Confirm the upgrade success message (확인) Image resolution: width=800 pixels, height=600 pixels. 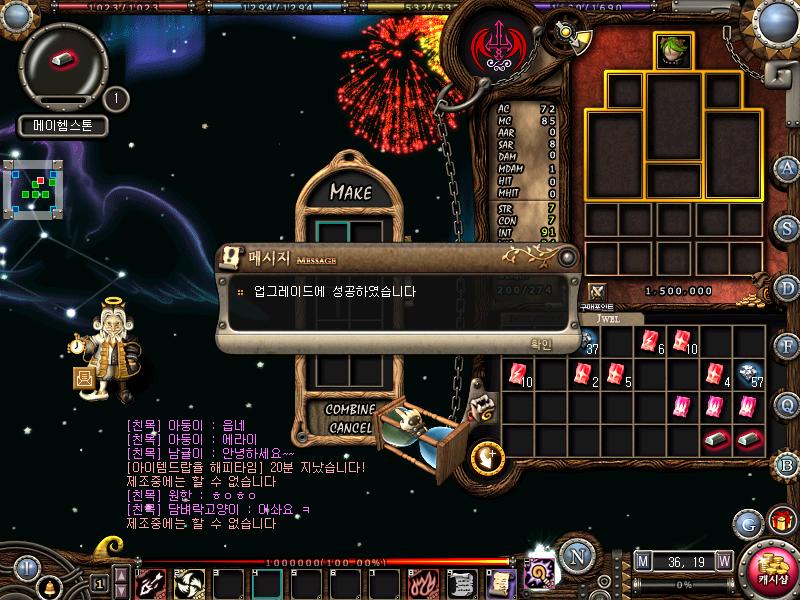(540, 343)
